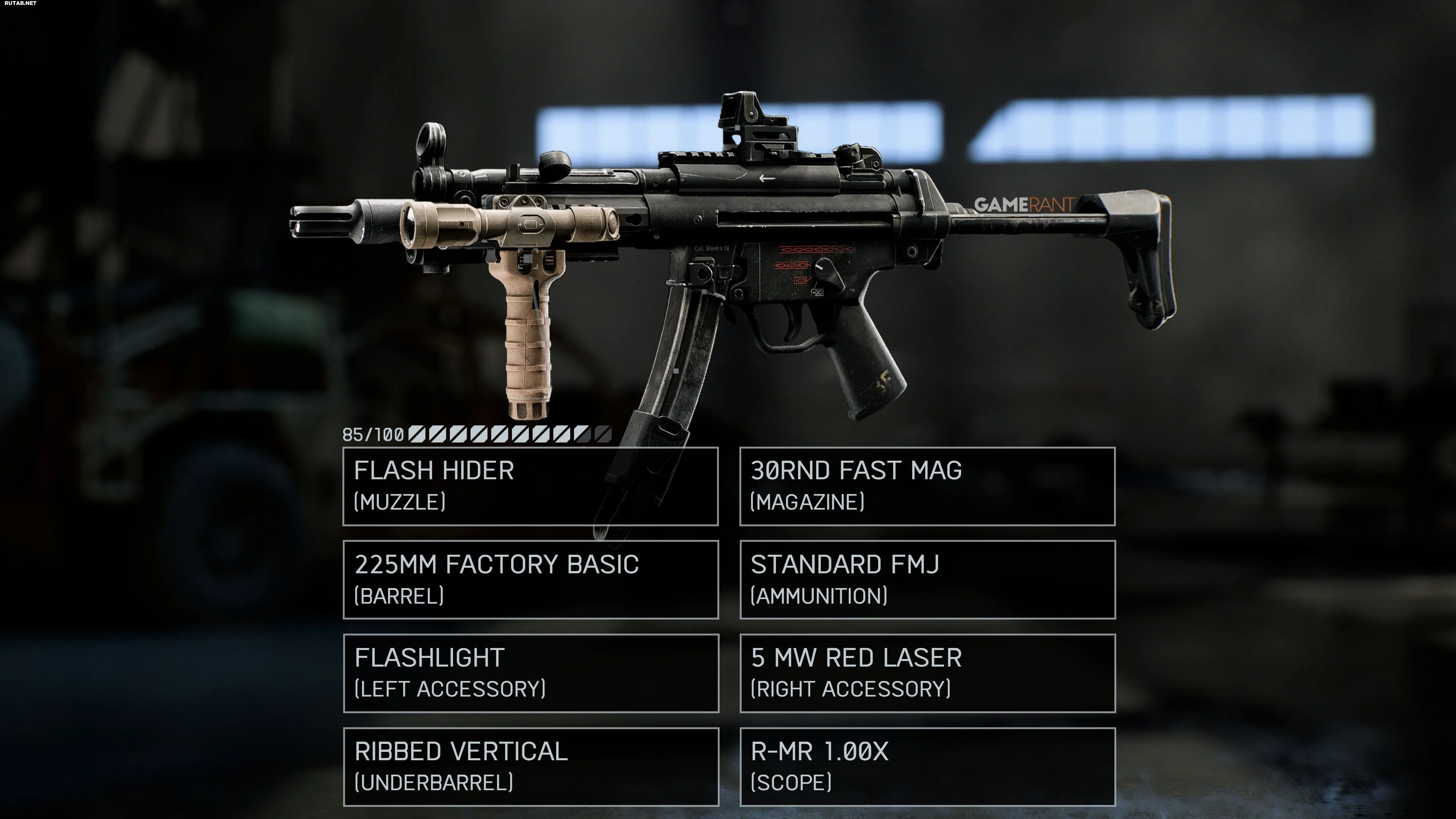Image resolution: width=1456 pixels, height=819 pixels.
Task: Select the Flash Hider muzzle slot
Action: pyautogui.click(x=530, y=486)
